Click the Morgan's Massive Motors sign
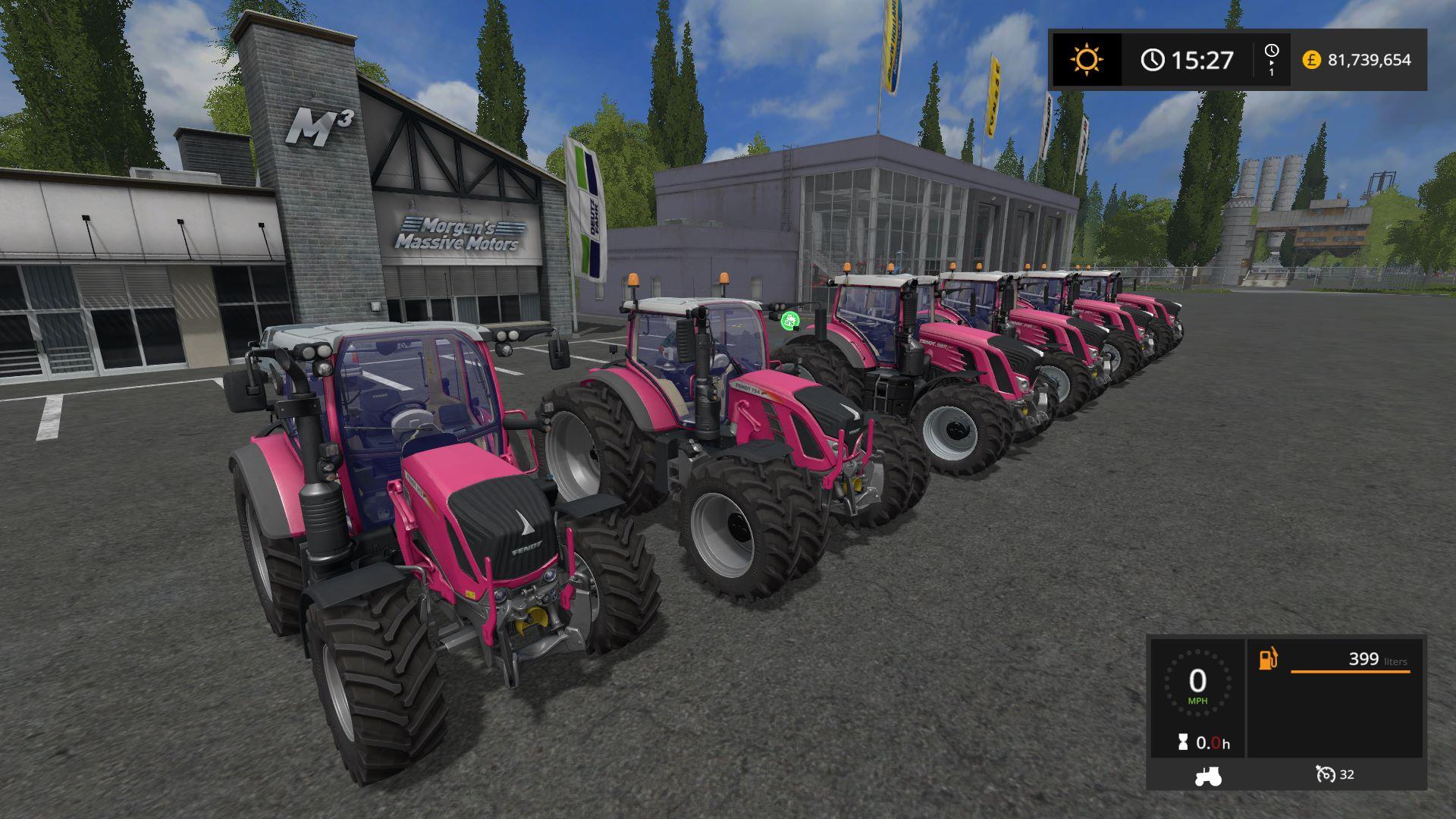Screen dimensions: 1456x819 tap(463, 235)
